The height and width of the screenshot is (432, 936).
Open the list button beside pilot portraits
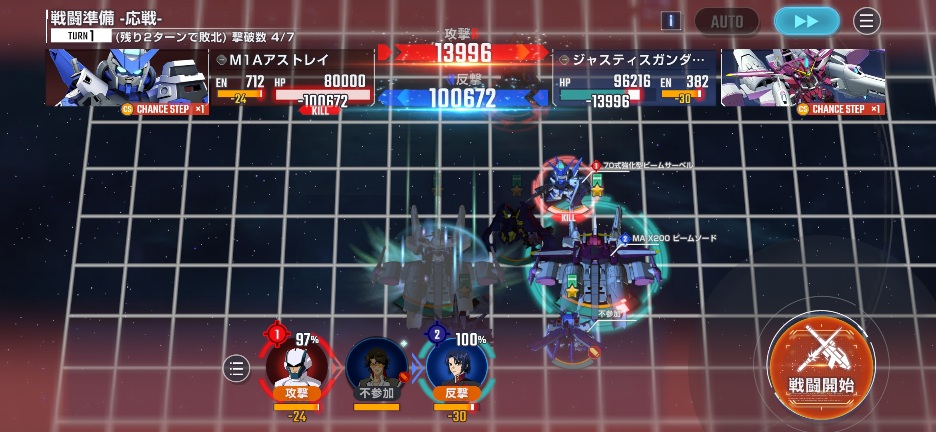[x=236, y=368]
